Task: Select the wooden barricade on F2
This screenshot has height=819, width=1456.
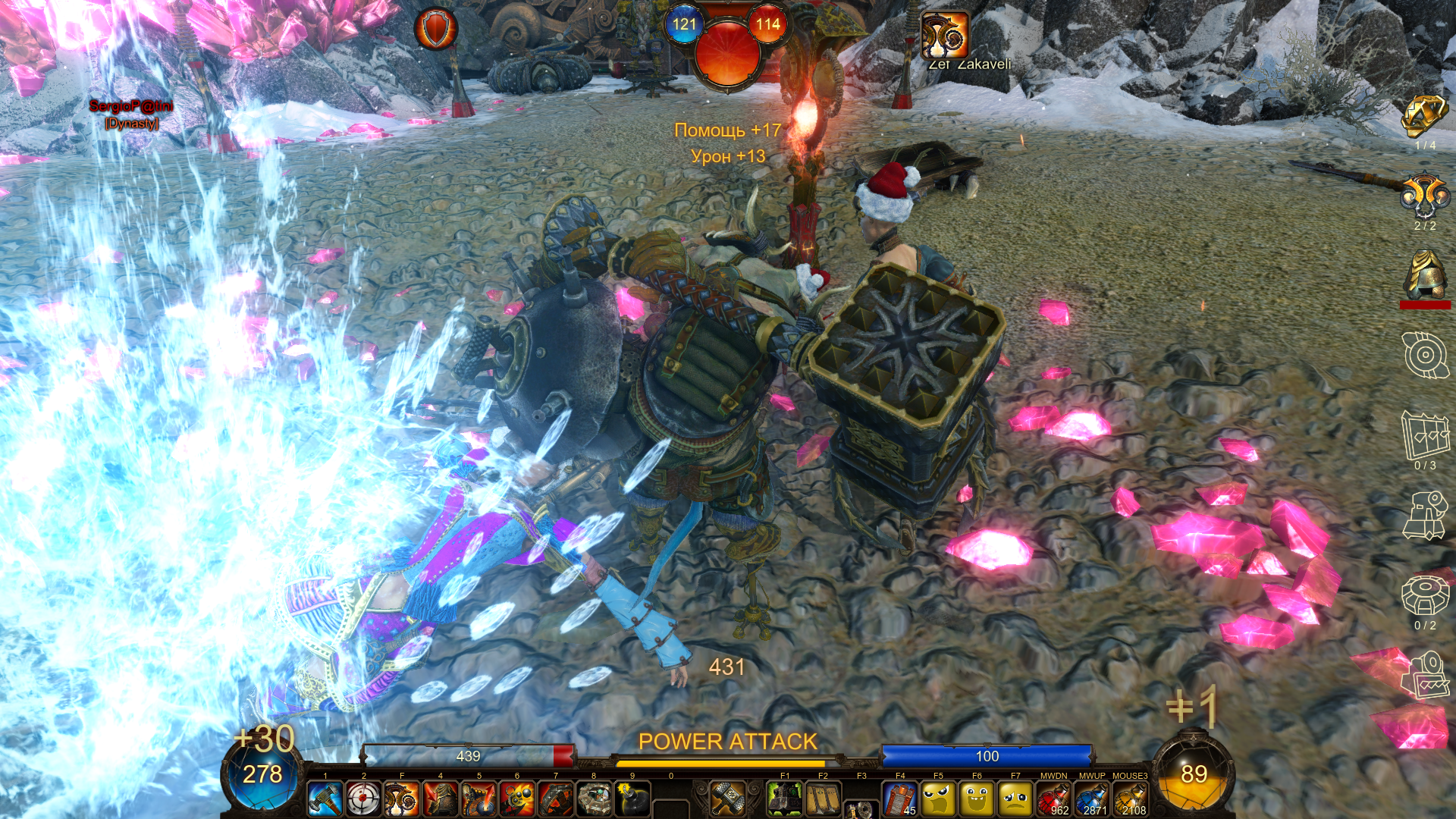Action: point(823,799)
